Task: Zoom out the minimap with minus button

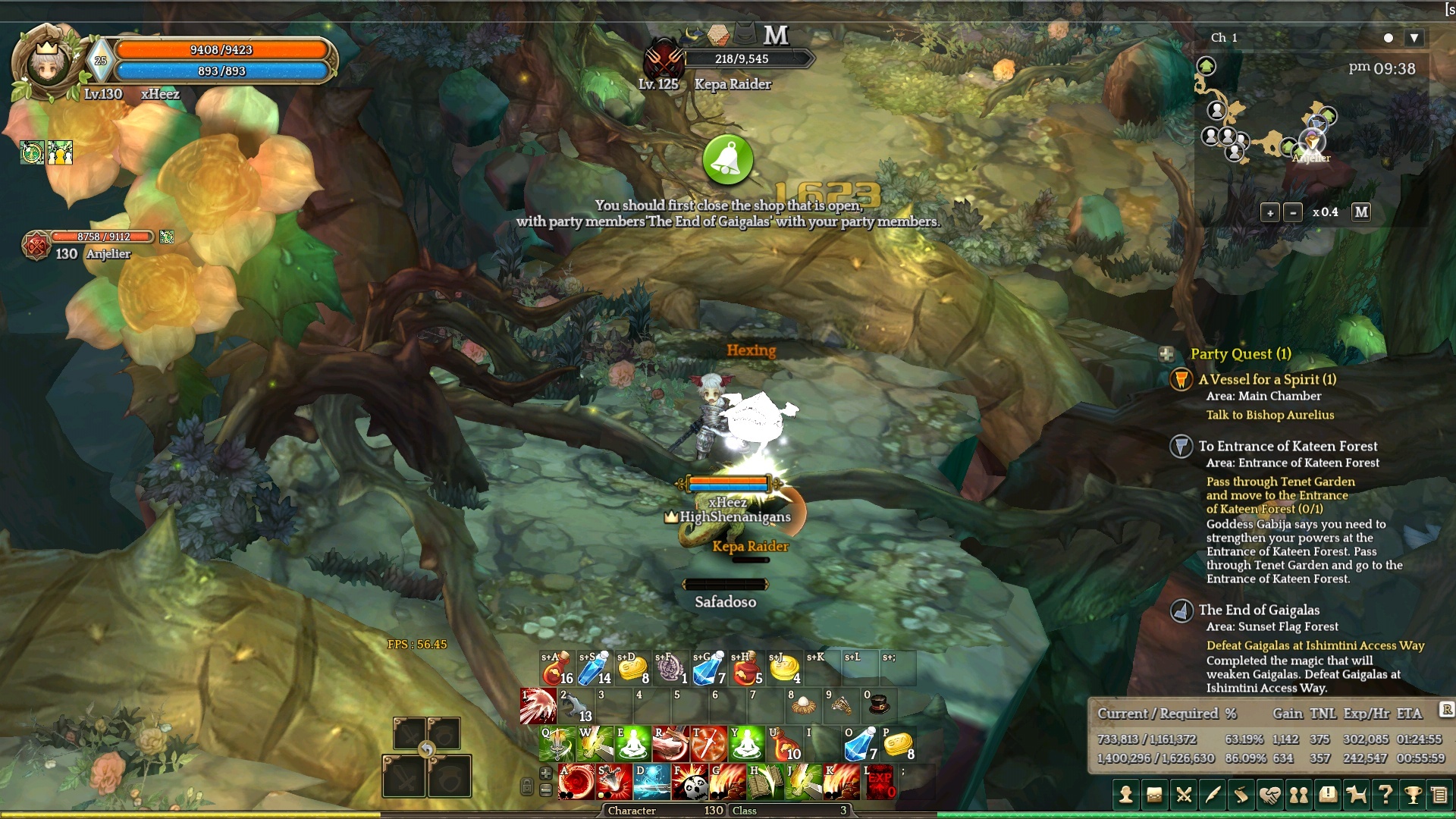Action: (1293, 213)
